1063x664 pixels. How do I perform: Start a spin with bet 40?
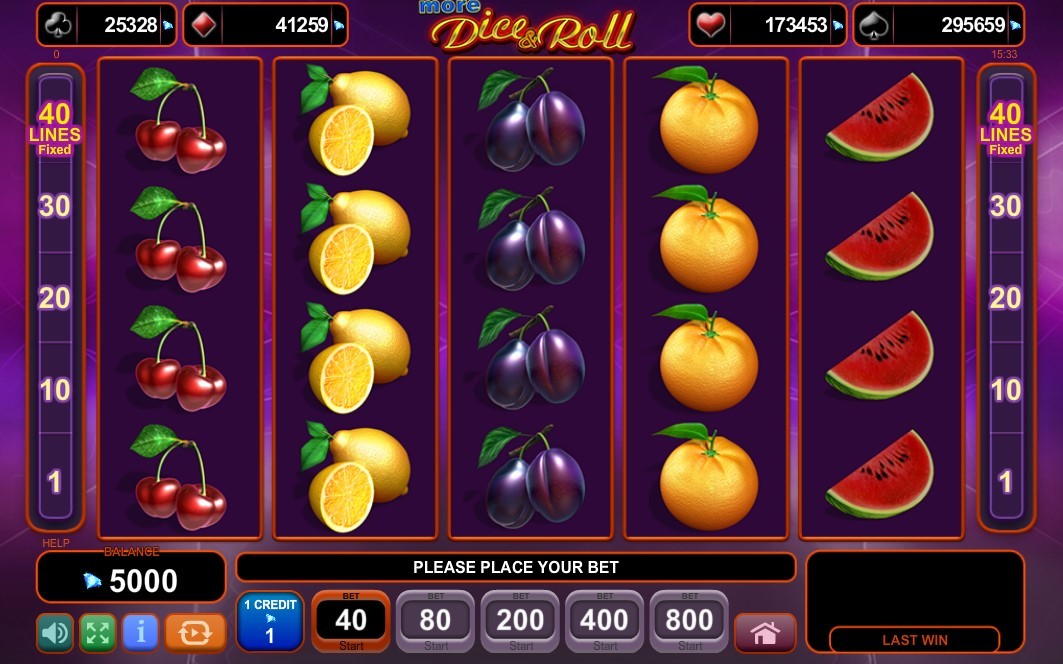coord(351,622)
